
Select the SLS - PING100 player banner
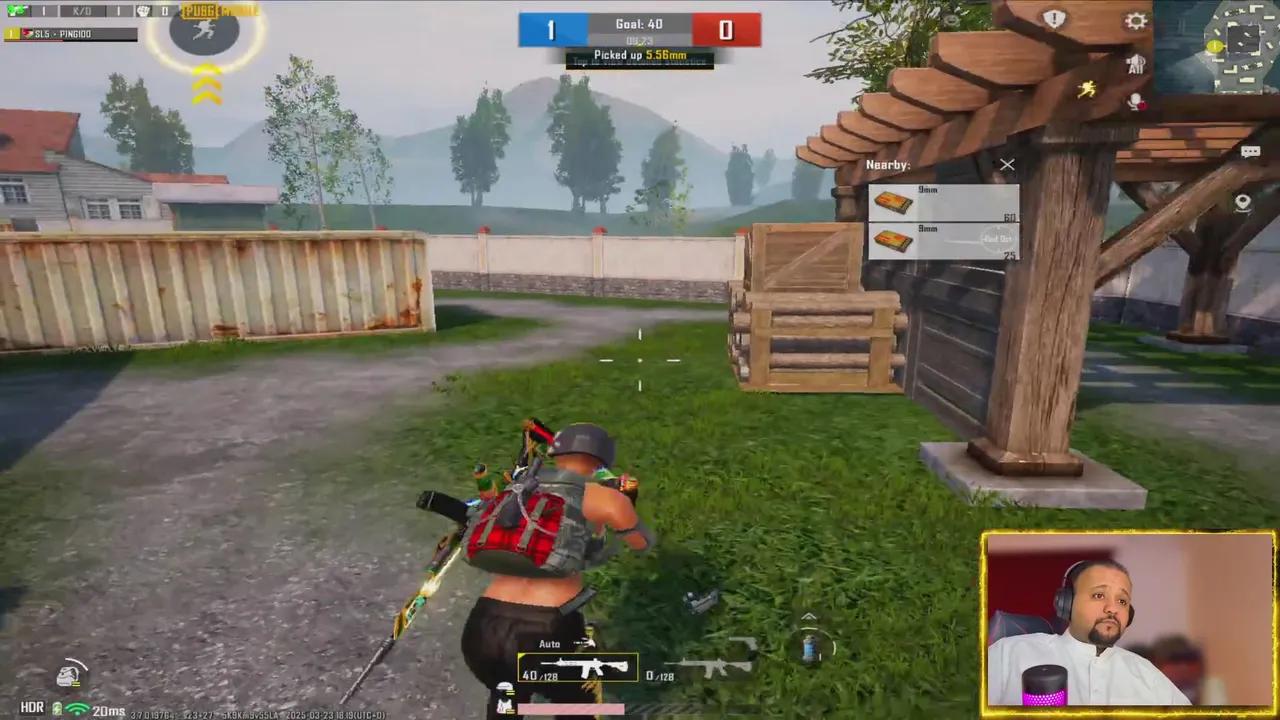[70, 33]
